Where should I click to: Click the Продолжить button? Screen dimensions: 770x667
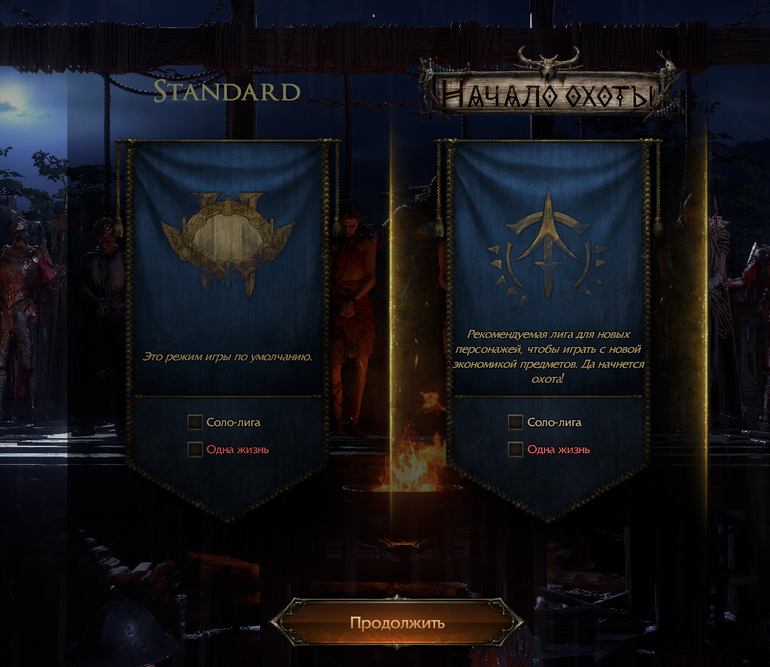click(x=397, y=623)
